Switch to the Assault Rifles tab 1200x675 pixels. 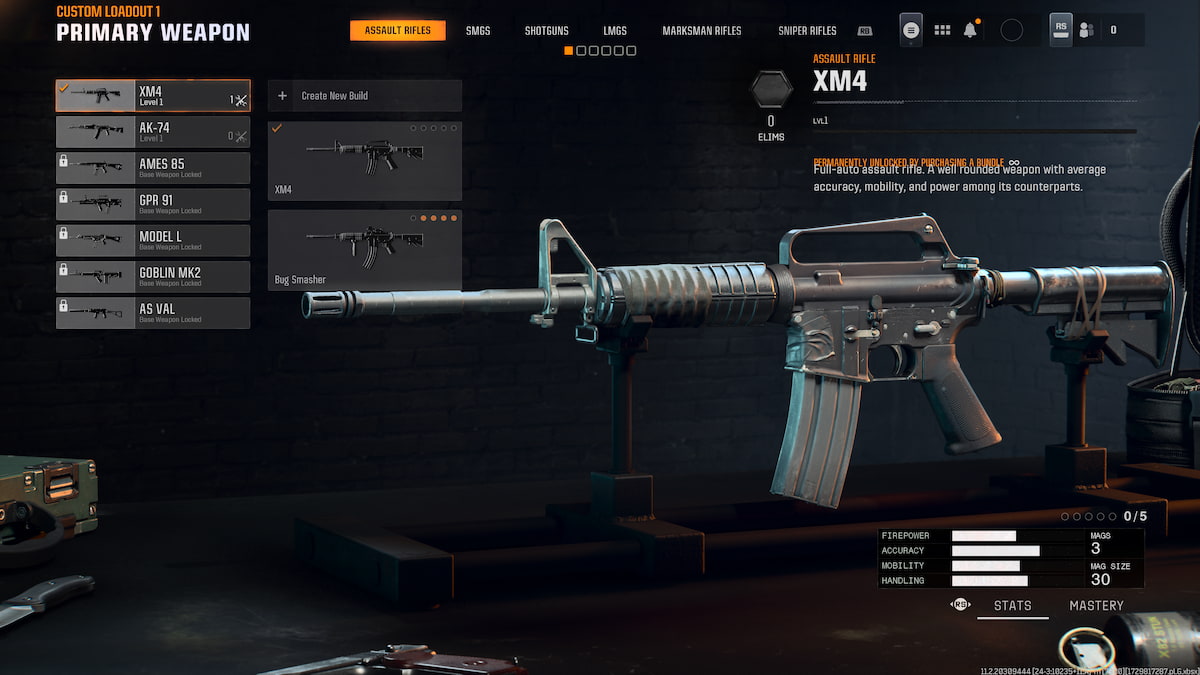[397, 30]
